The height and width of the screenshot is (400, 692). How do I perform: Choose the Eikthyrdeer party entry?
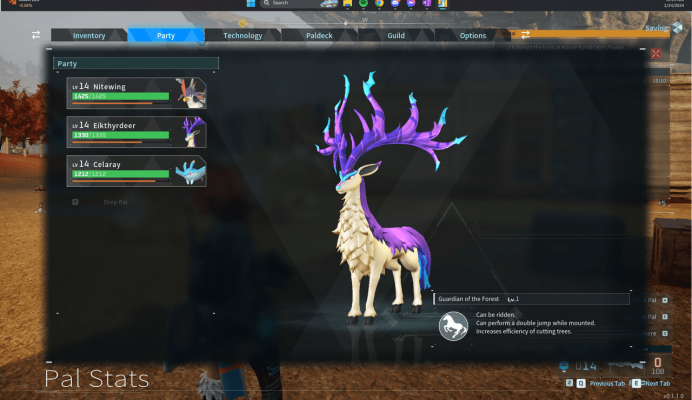coord(136,131)
